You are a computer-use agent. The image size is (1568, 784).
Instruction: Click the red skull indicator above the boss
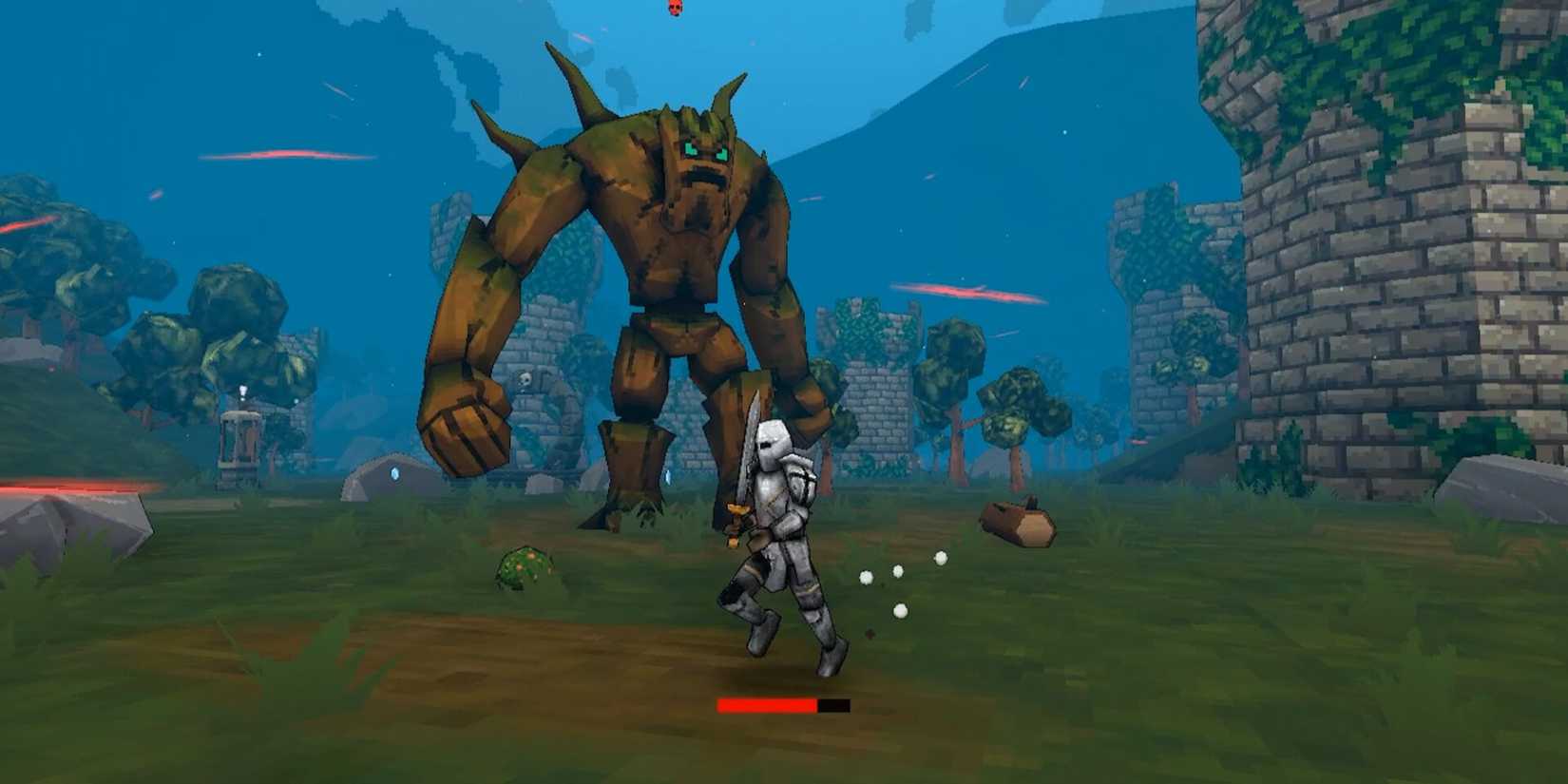[x=675, y=8]
